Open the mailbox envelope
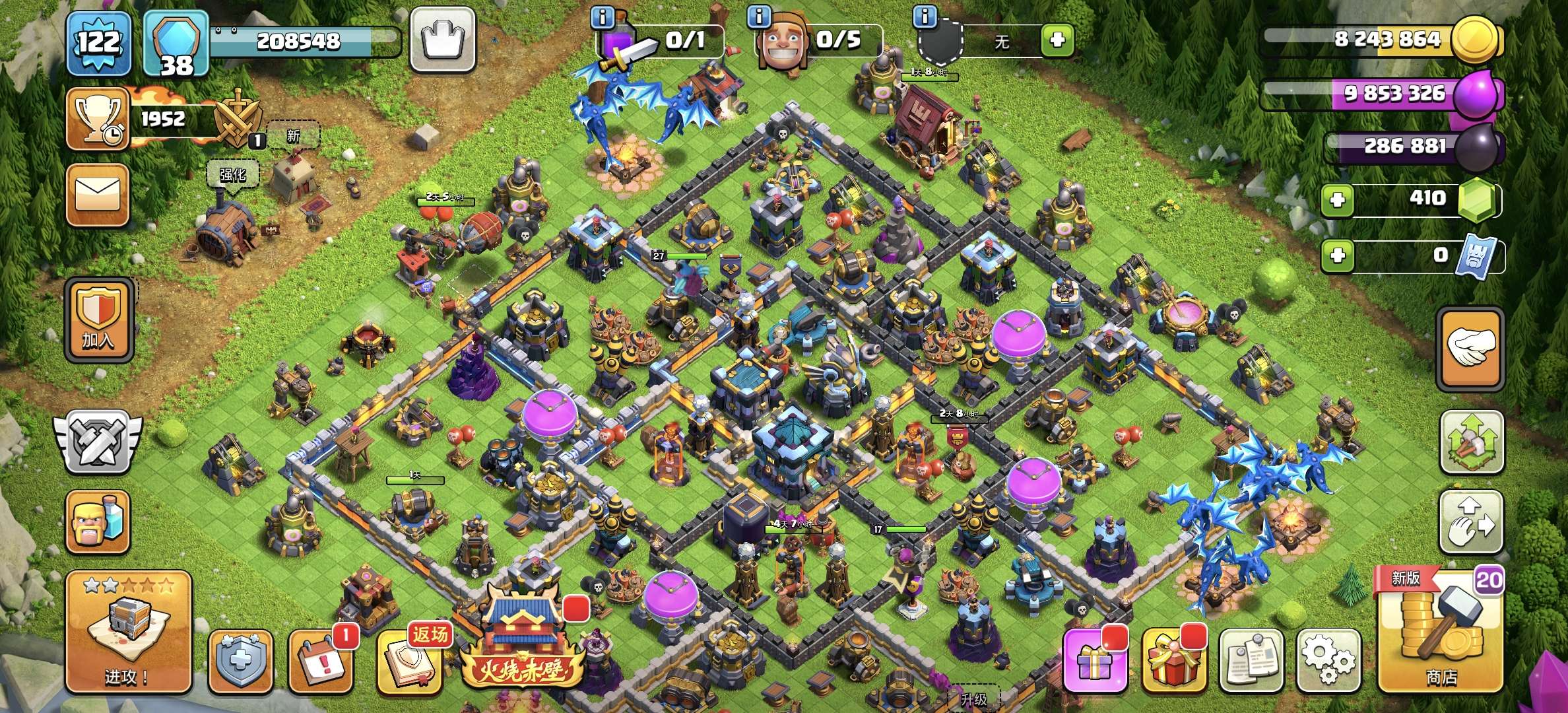This screenshot has width=1568, height=713. [98, 195]
